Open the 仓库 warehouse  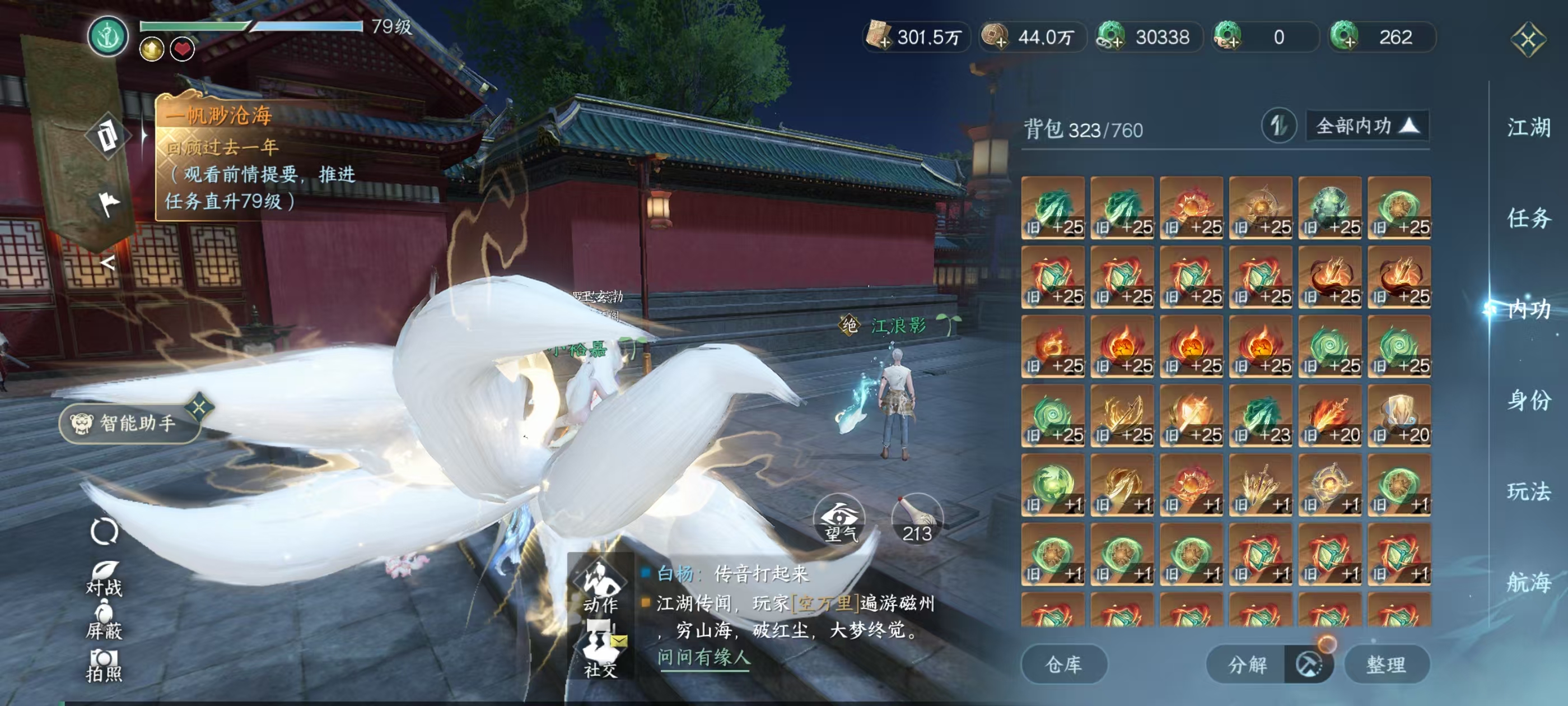(x=1063, y=664)
